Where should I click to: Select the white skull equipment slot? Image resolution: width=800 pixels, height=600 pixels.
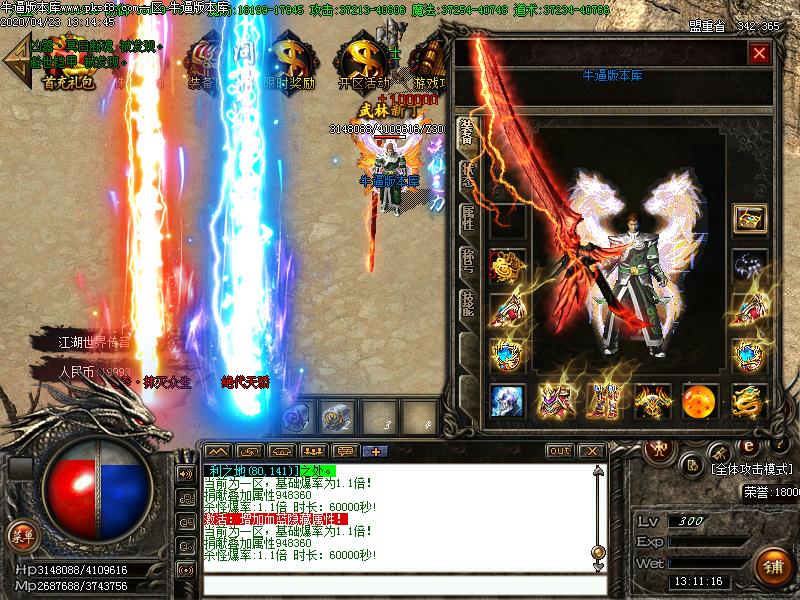[507, 400]
